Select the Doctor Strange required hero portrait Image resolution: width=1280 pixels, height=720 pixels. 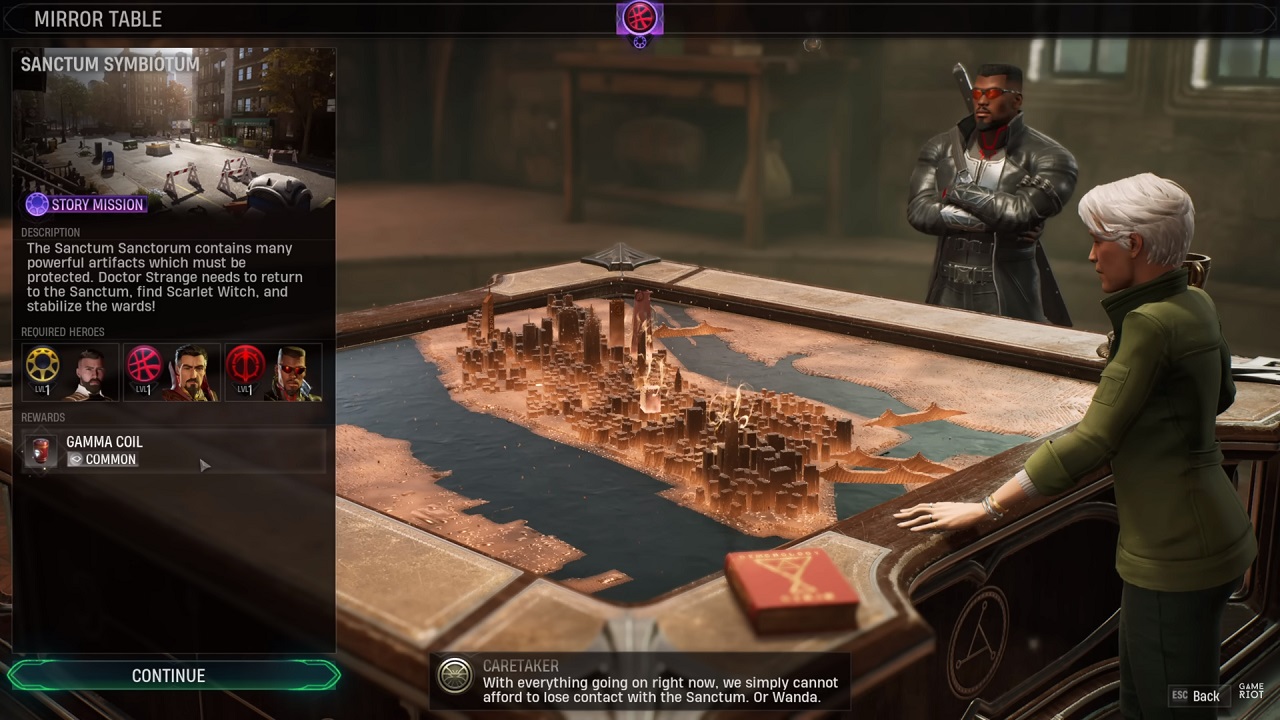(x=172, y=372)
